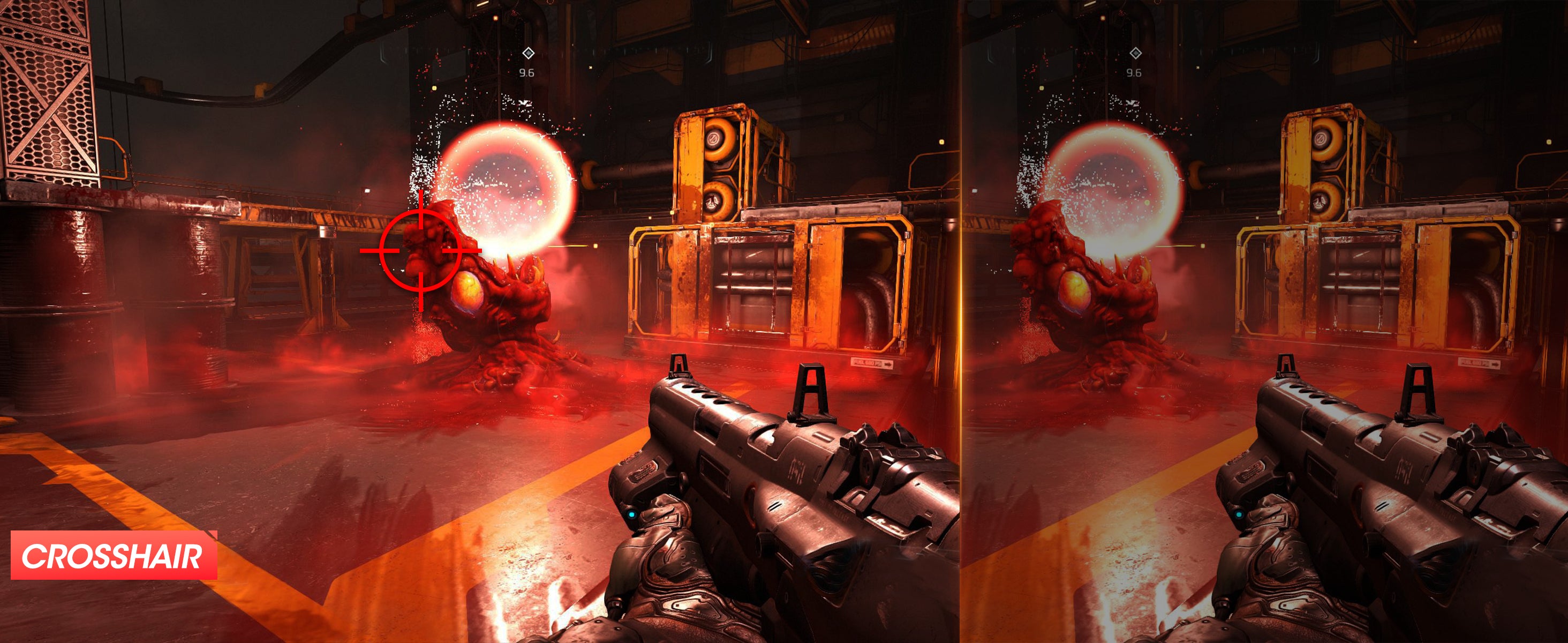The height and width of the screenshot is (643, 1568).
Task: Click the CROSSHAIR label badge
Action: [114, 555]
